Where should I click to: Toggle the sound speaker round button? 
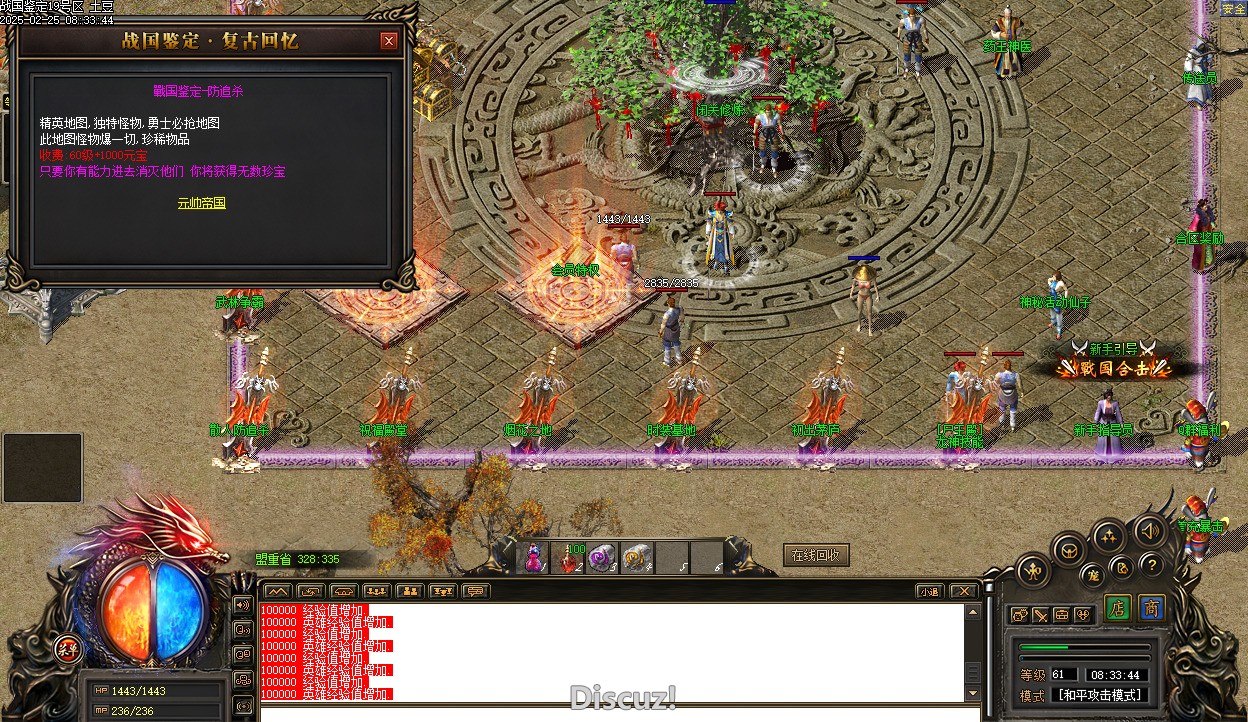coord(1149,530)
